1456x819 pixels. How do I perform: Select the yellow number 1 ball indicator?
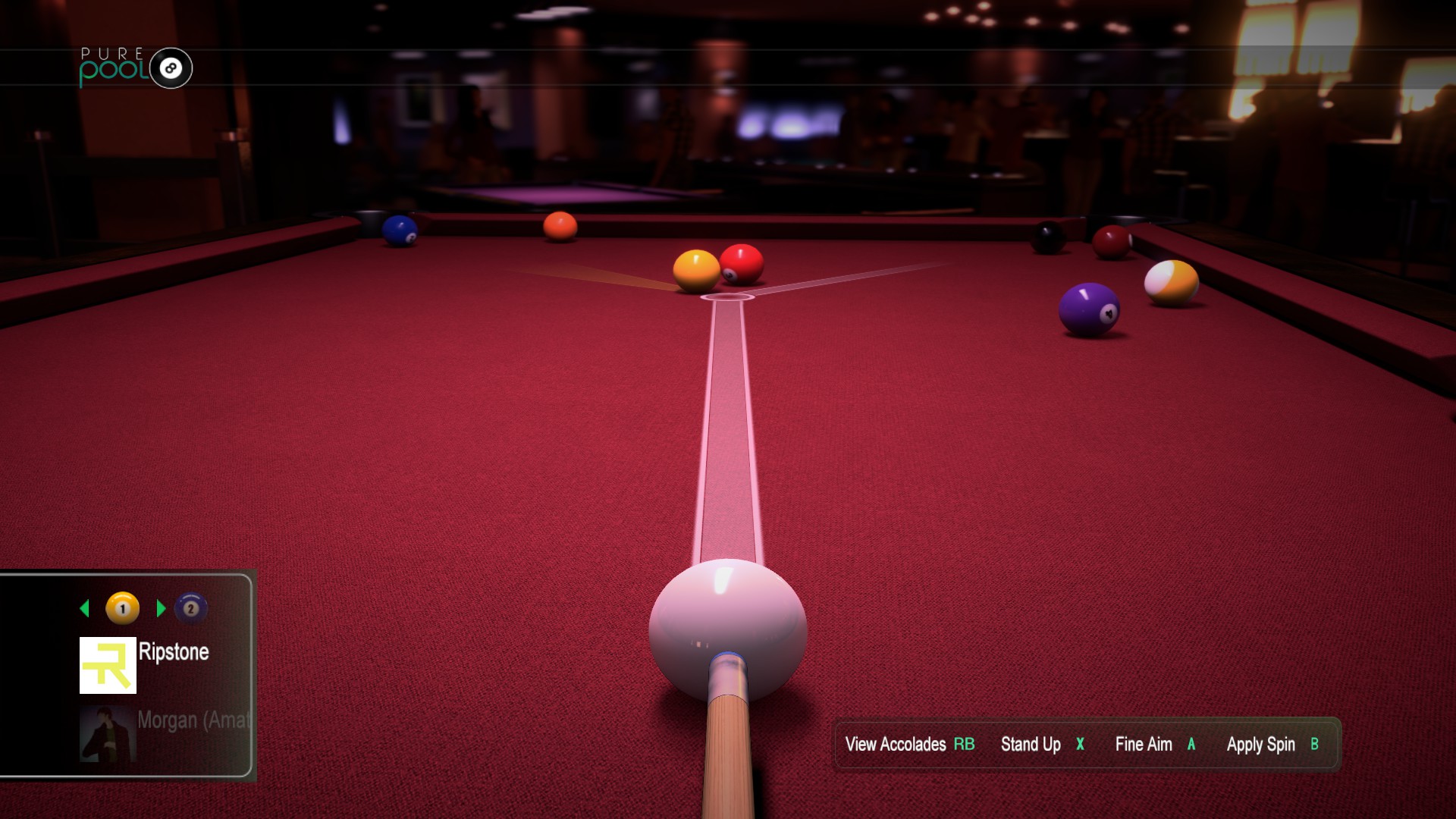pos(121,608)
